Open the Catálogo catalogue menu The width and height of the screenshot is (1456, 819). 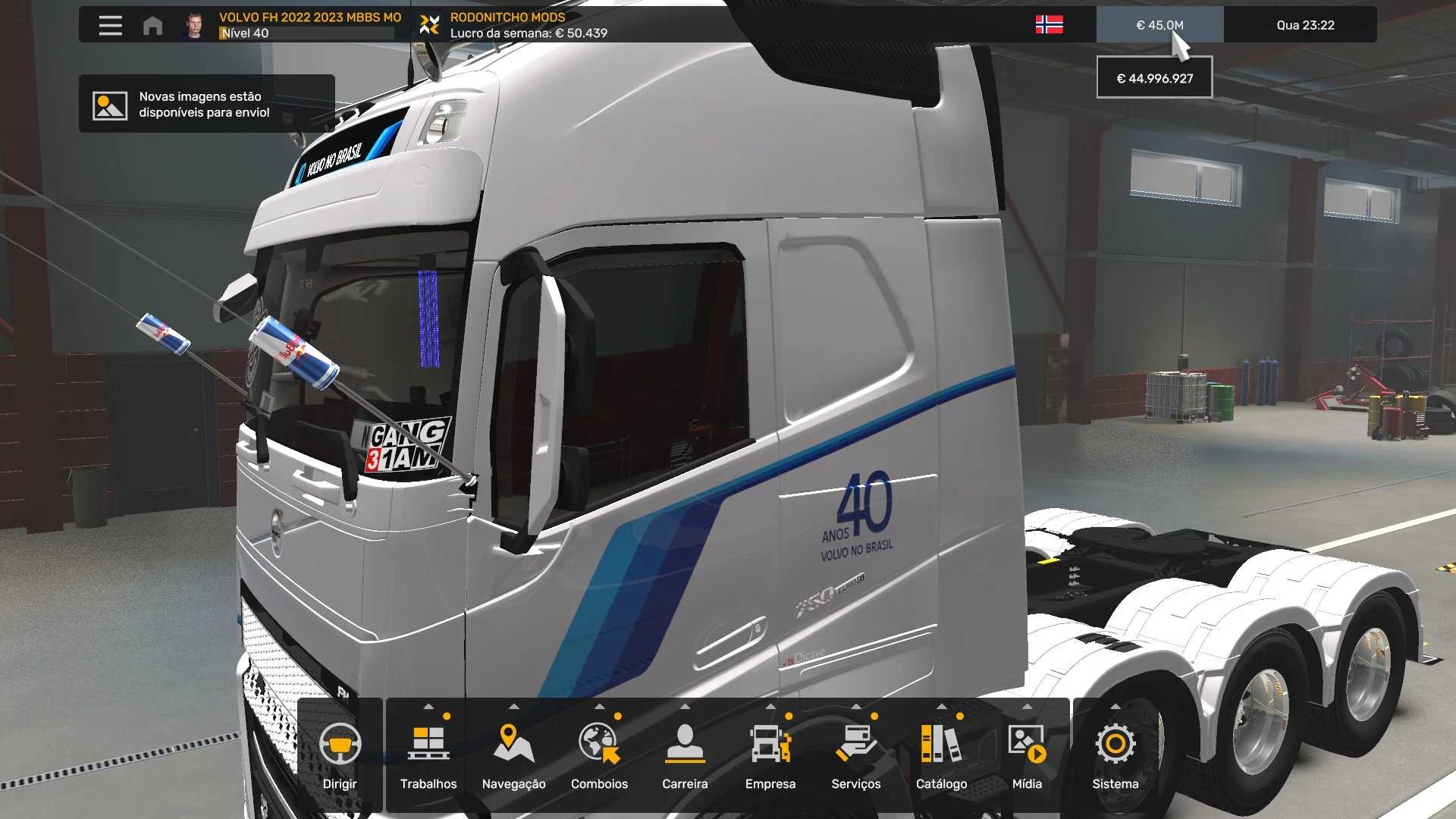click(941, 755)
